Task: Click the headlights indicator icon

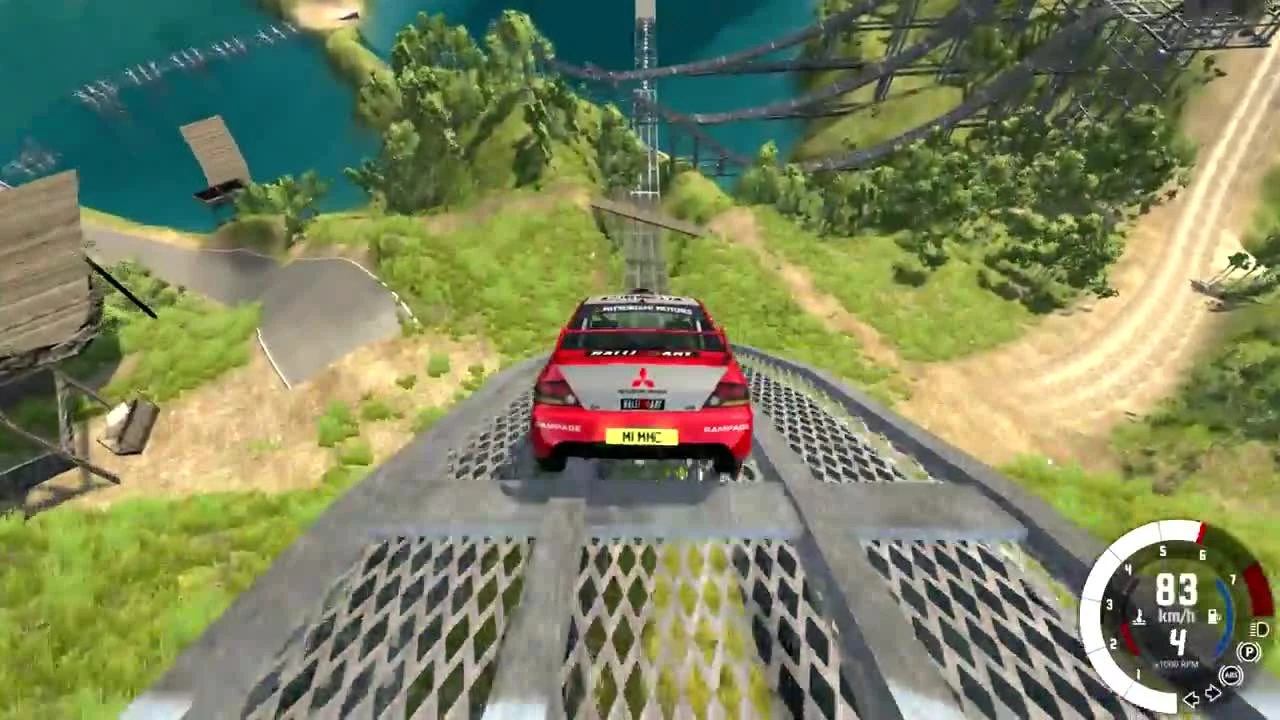Action: pyautogui.click(x=1259, y=631)
